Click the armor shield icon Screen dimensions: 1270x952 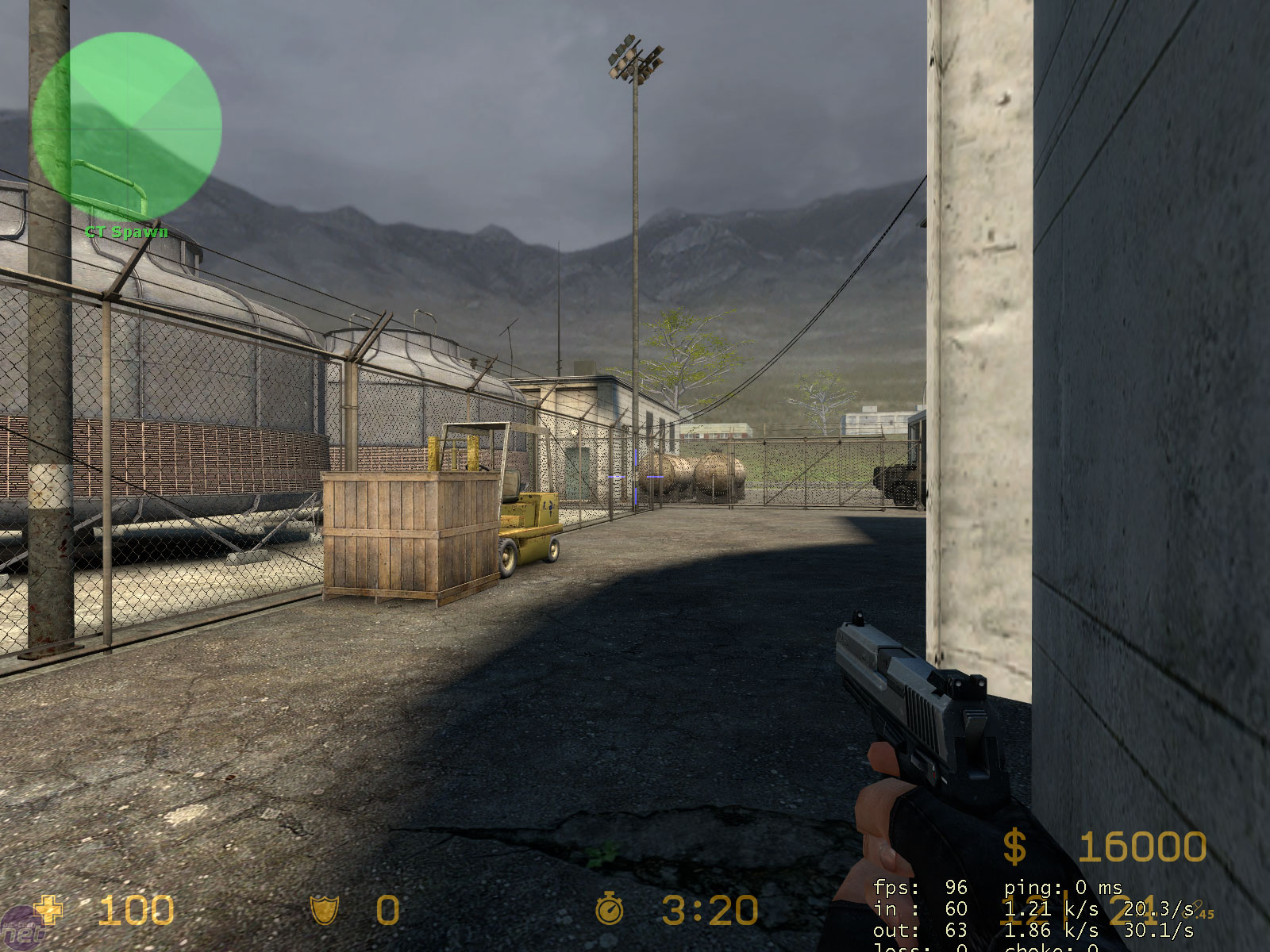point(326,911)
